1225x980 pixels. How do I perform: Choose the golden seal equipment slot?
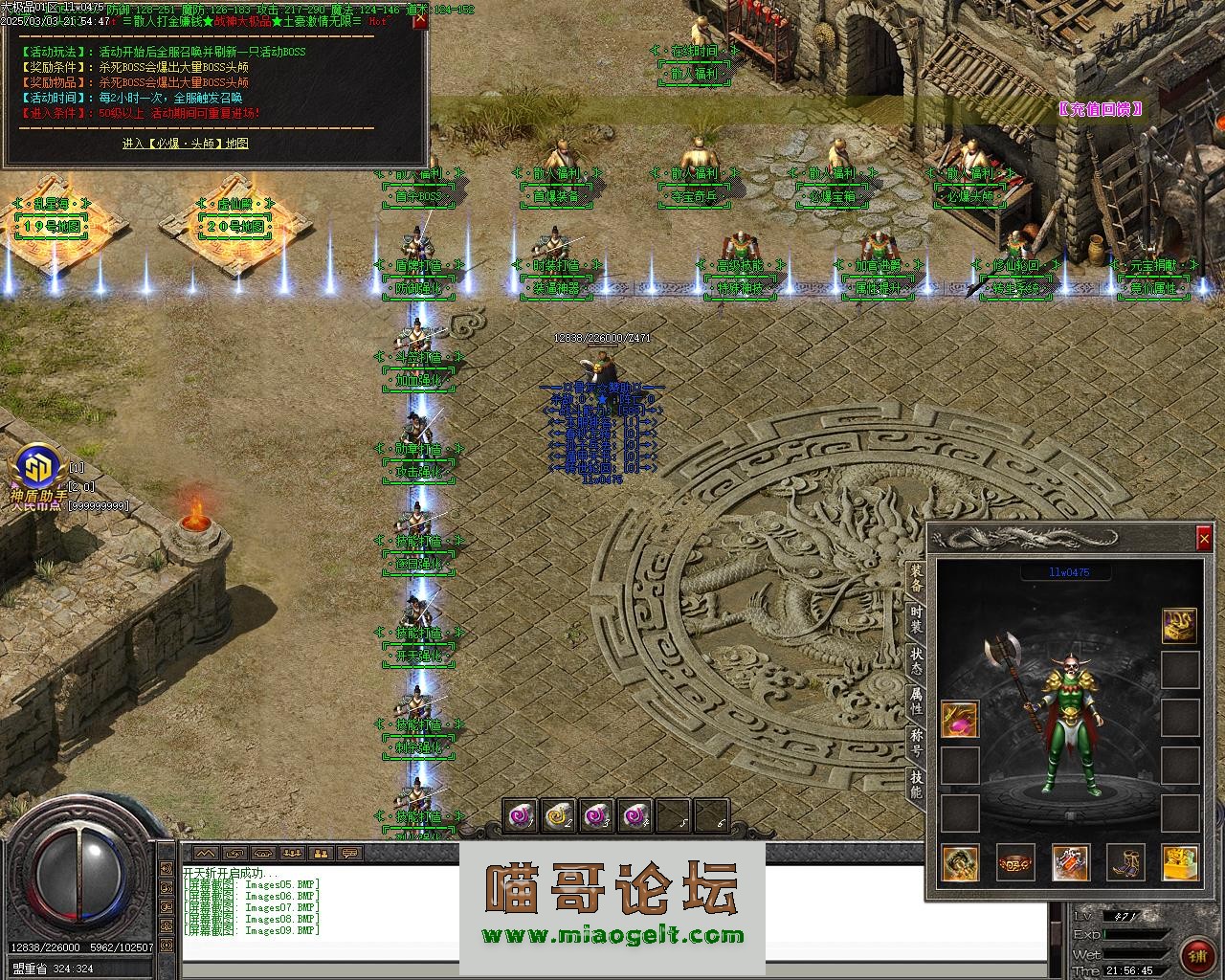click(x=1180, y=862)
